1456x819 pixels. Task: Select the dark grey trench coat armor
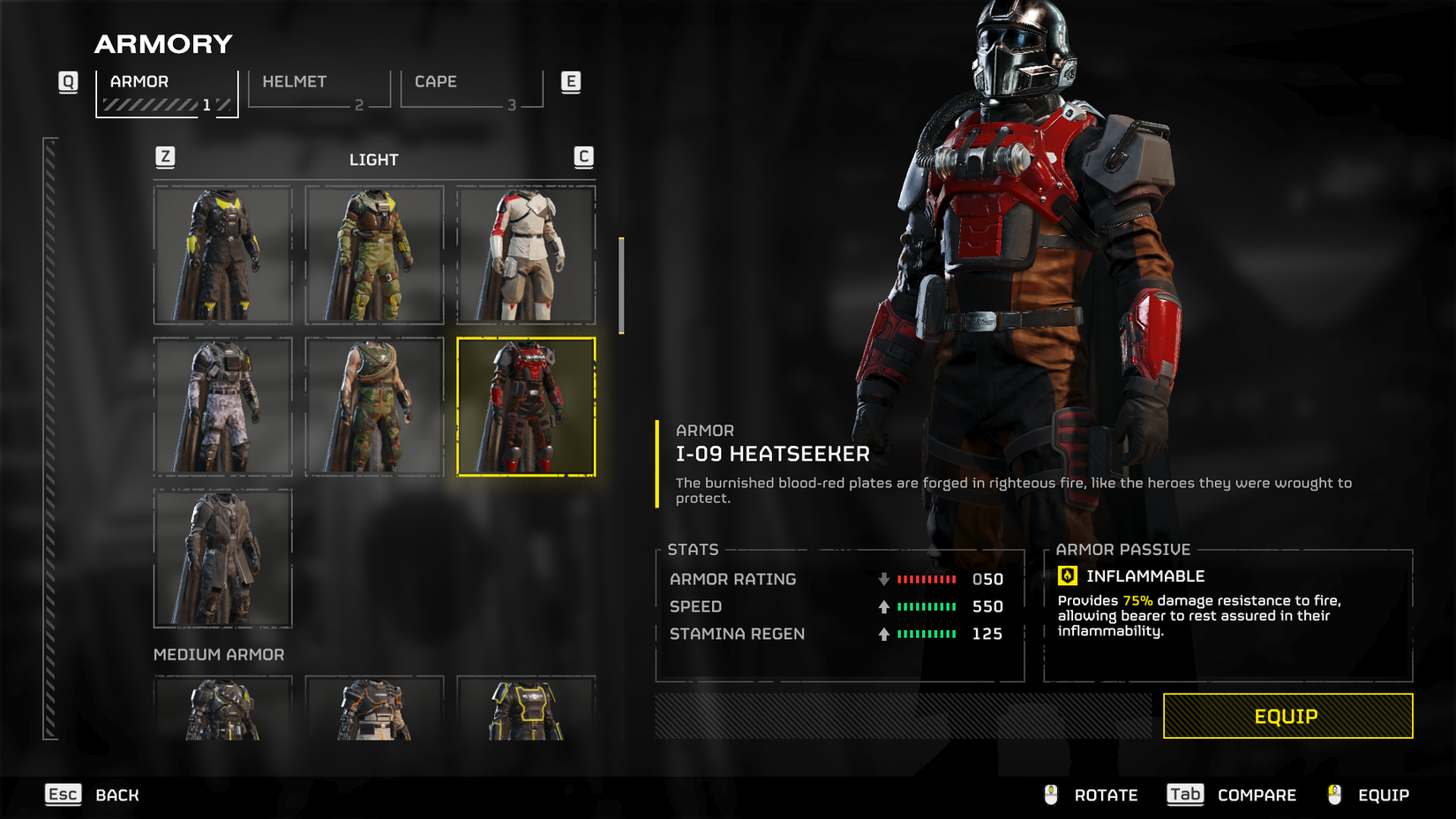223,559
